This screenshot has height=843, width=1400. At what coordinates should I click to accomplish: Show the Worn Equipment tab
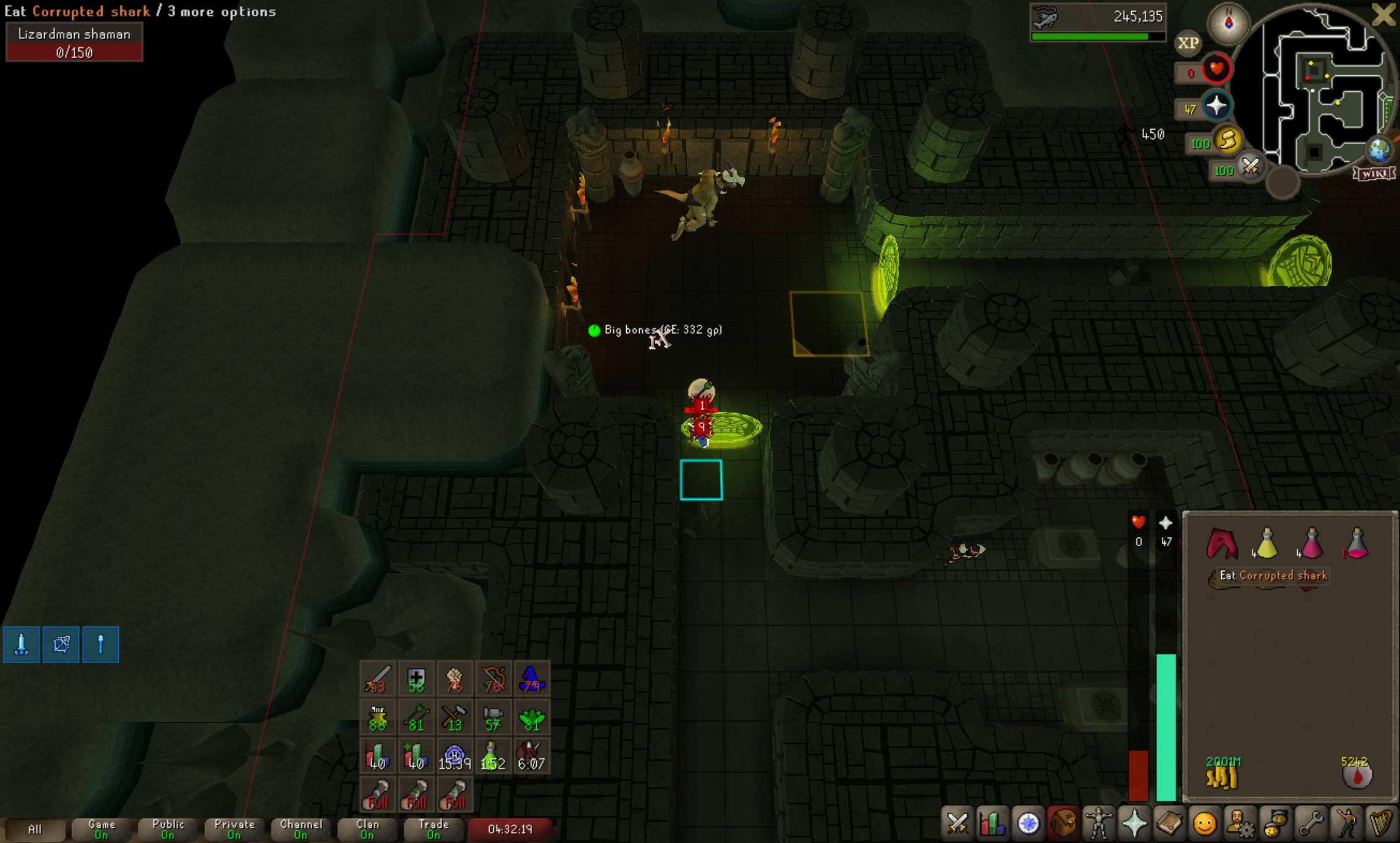click(x=1099, y=823)
